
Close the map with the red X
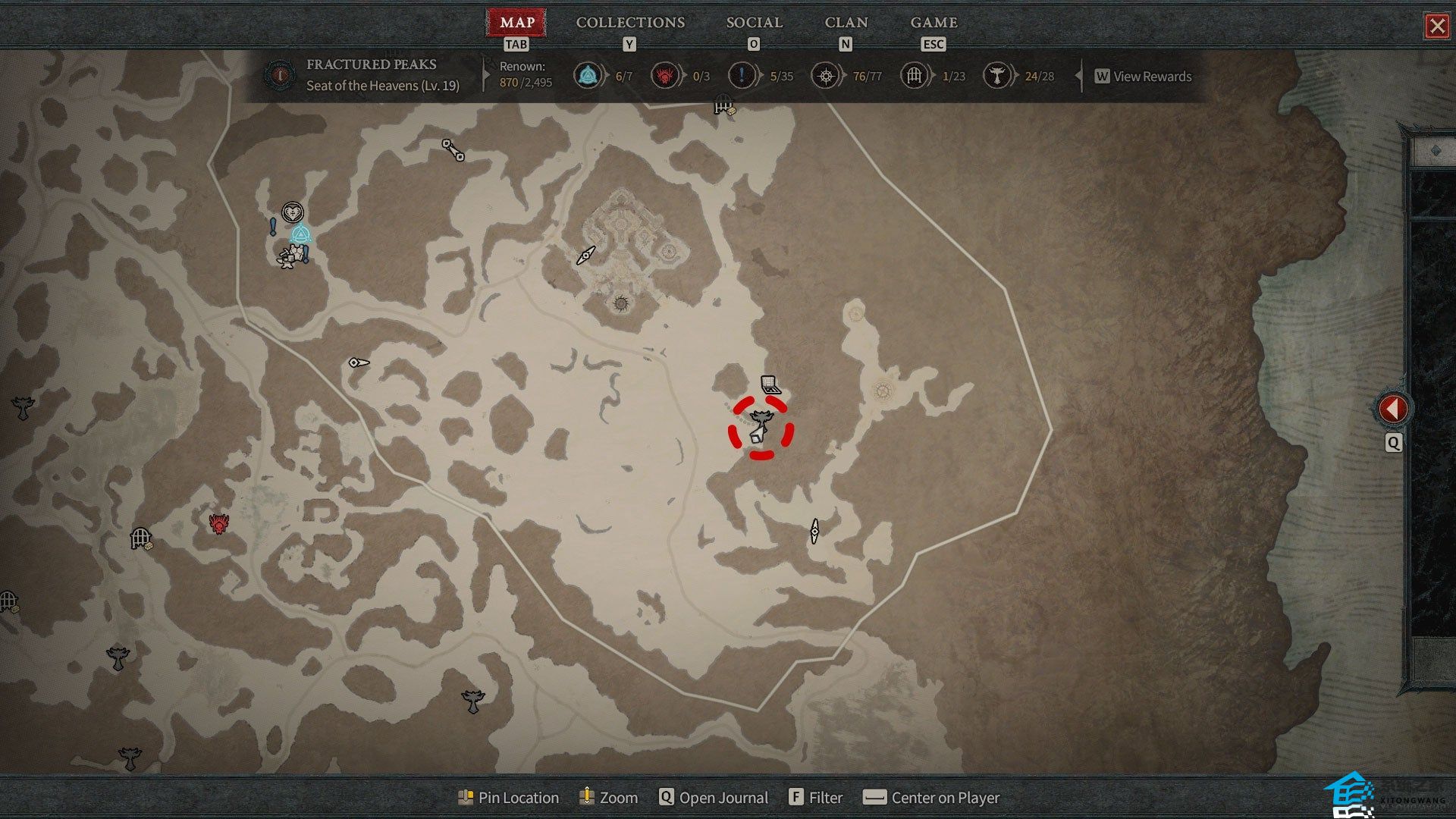click(1436, 27)
